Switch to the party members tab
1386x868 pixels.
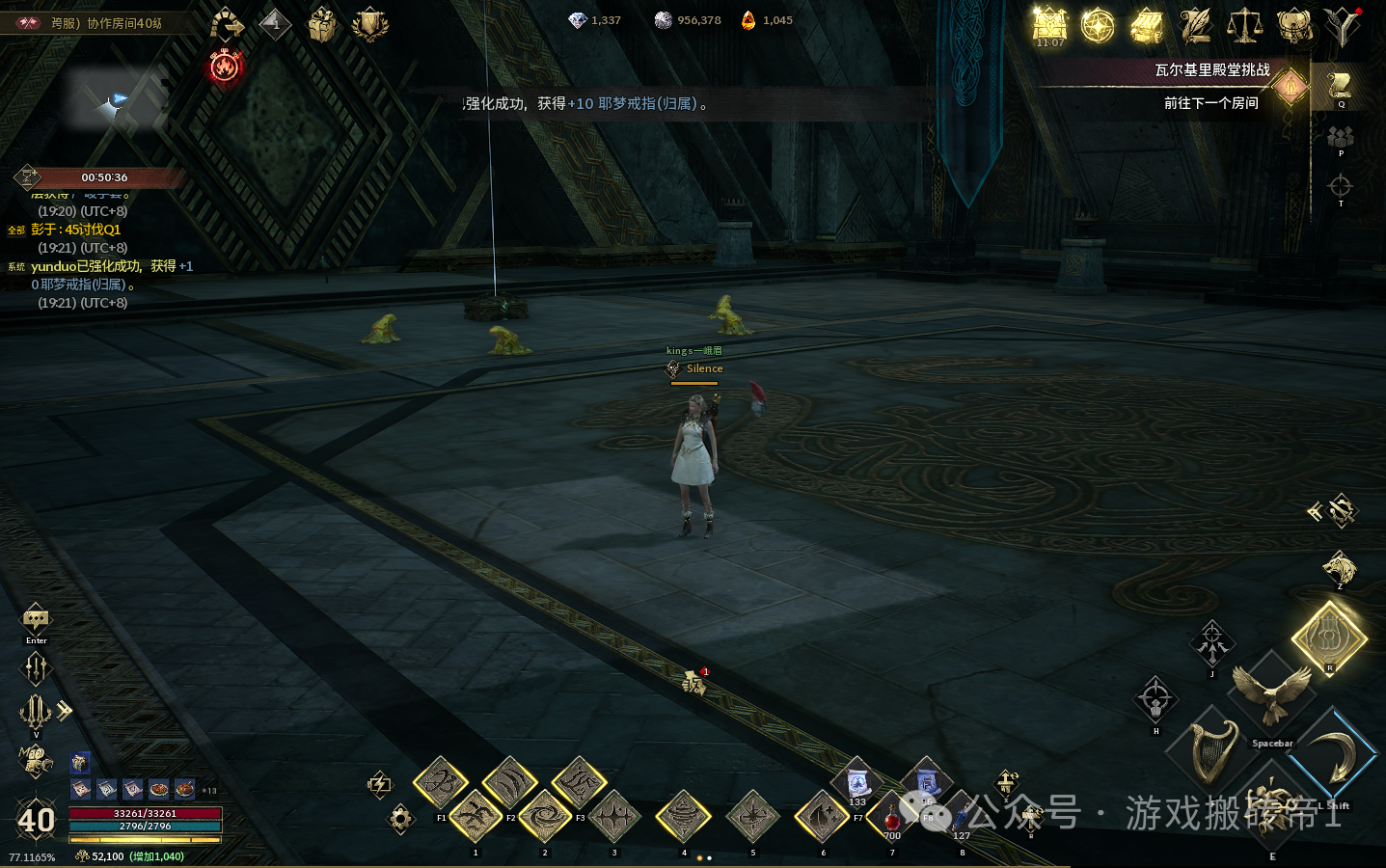(1340, 137)
